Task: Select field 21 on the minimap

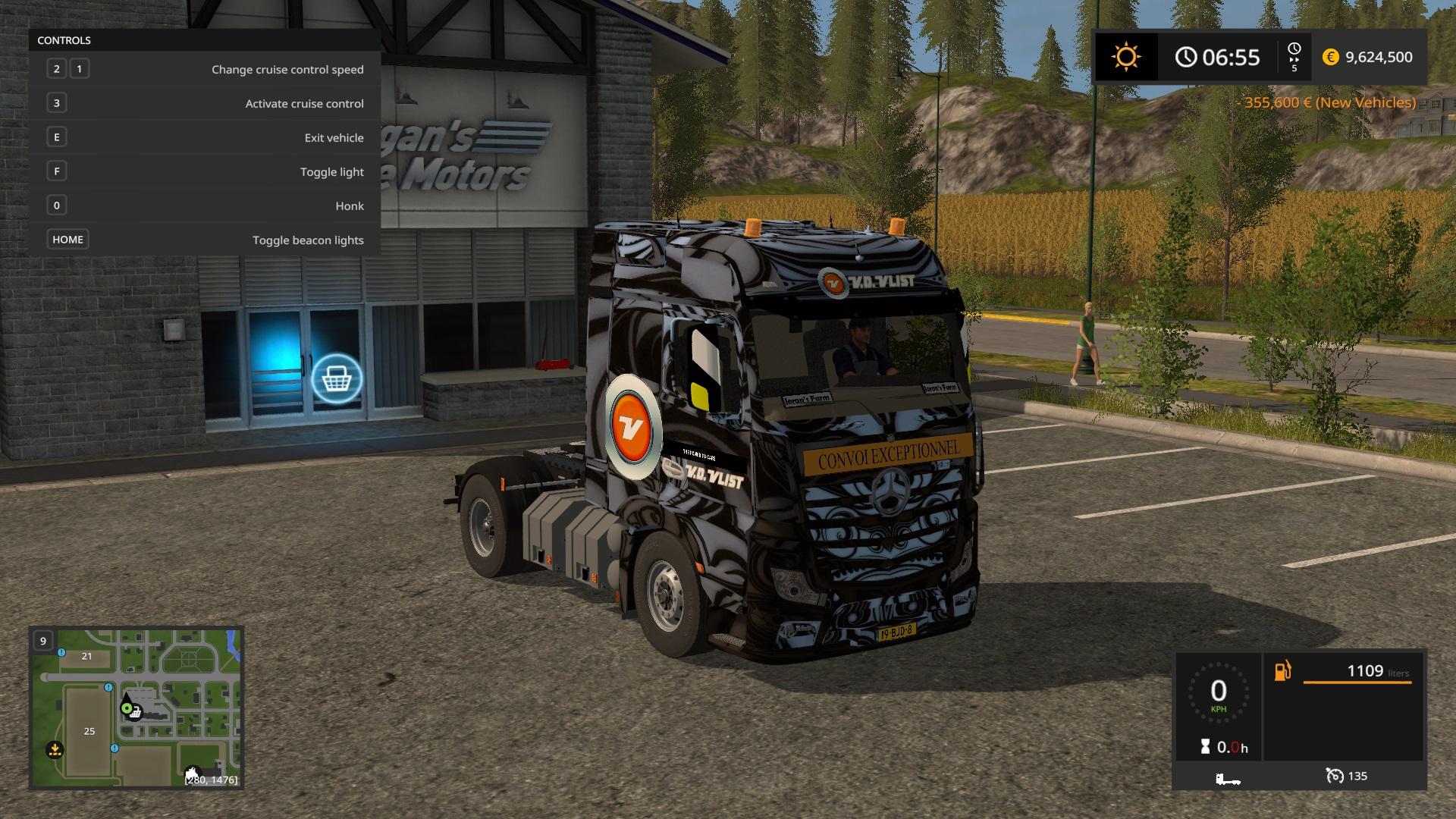Action: point(86,657)
